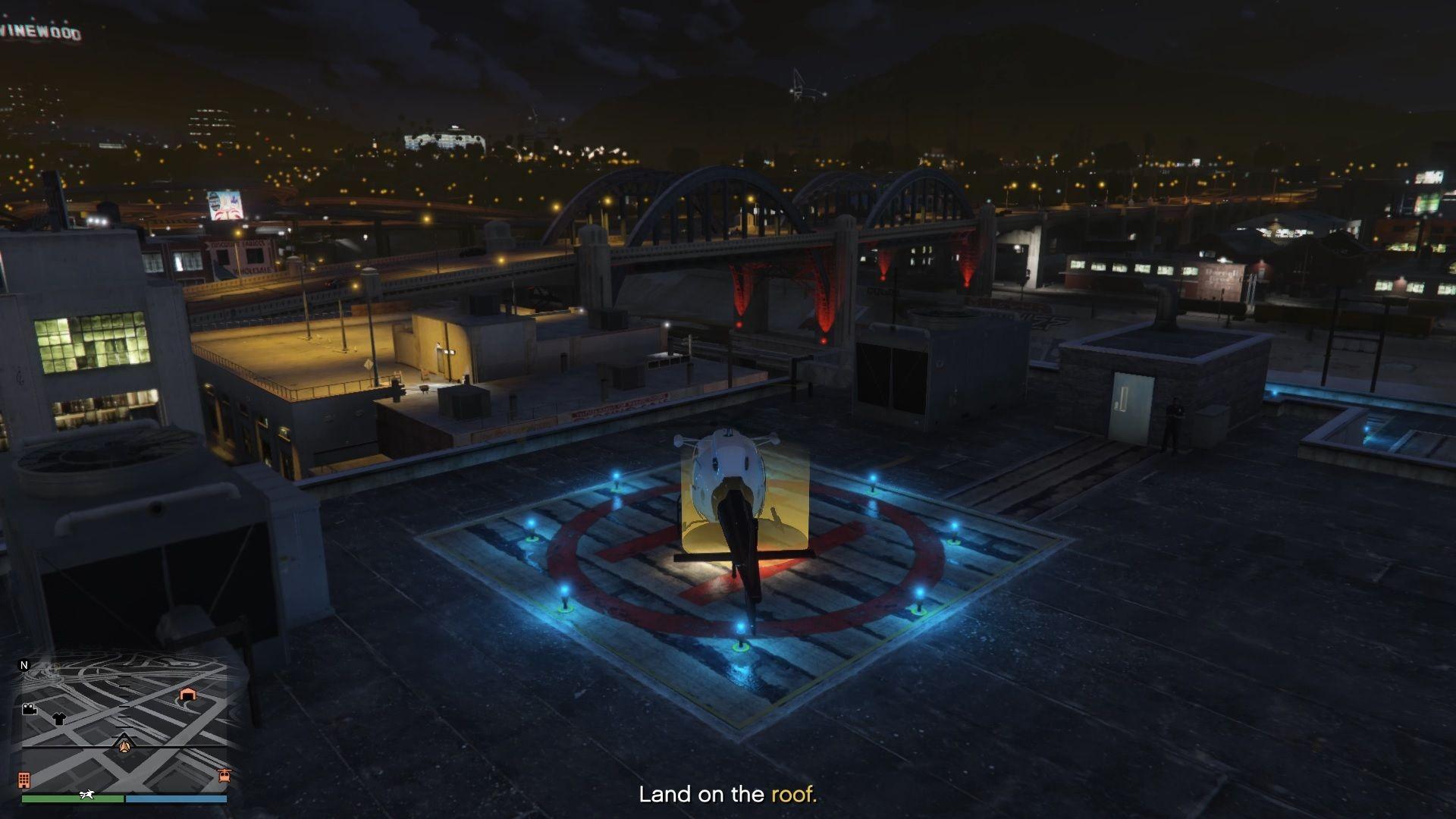Viewport: 1456px width, 819px height.
Task: Click the orange apartment building icon on minimap
Action: (24, 780)
